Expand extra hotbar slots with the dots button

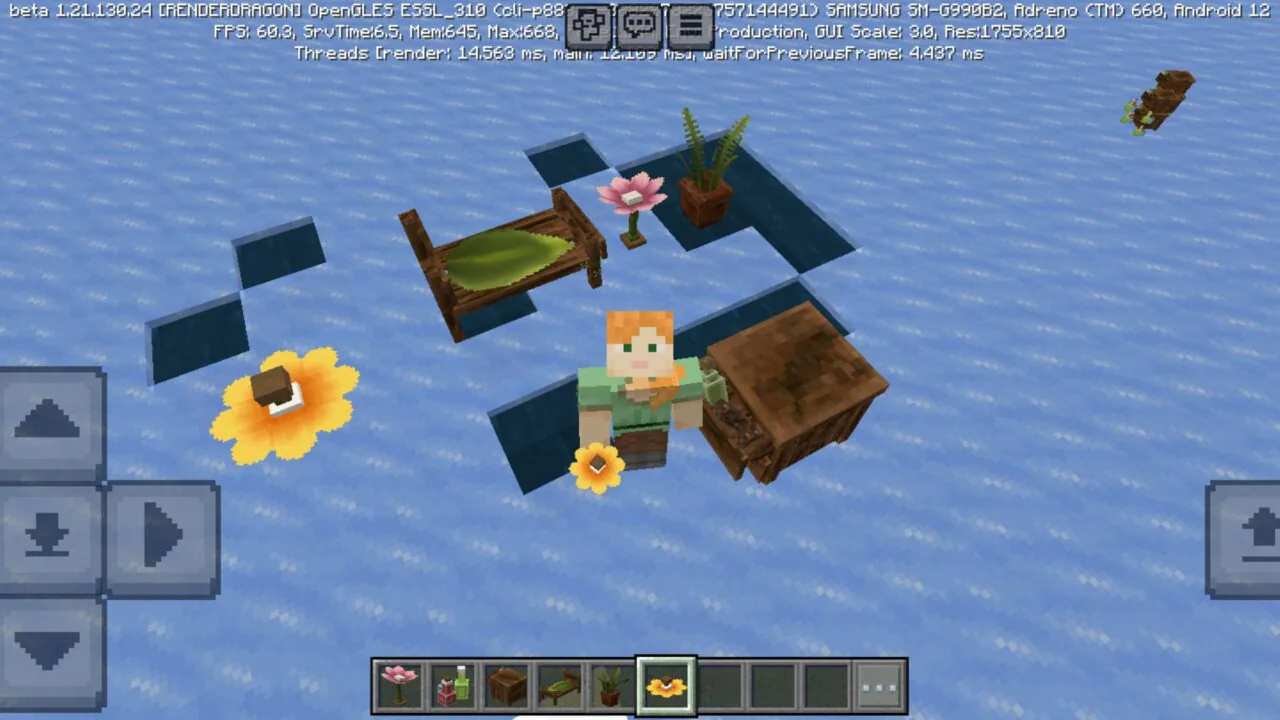point(879,686)
